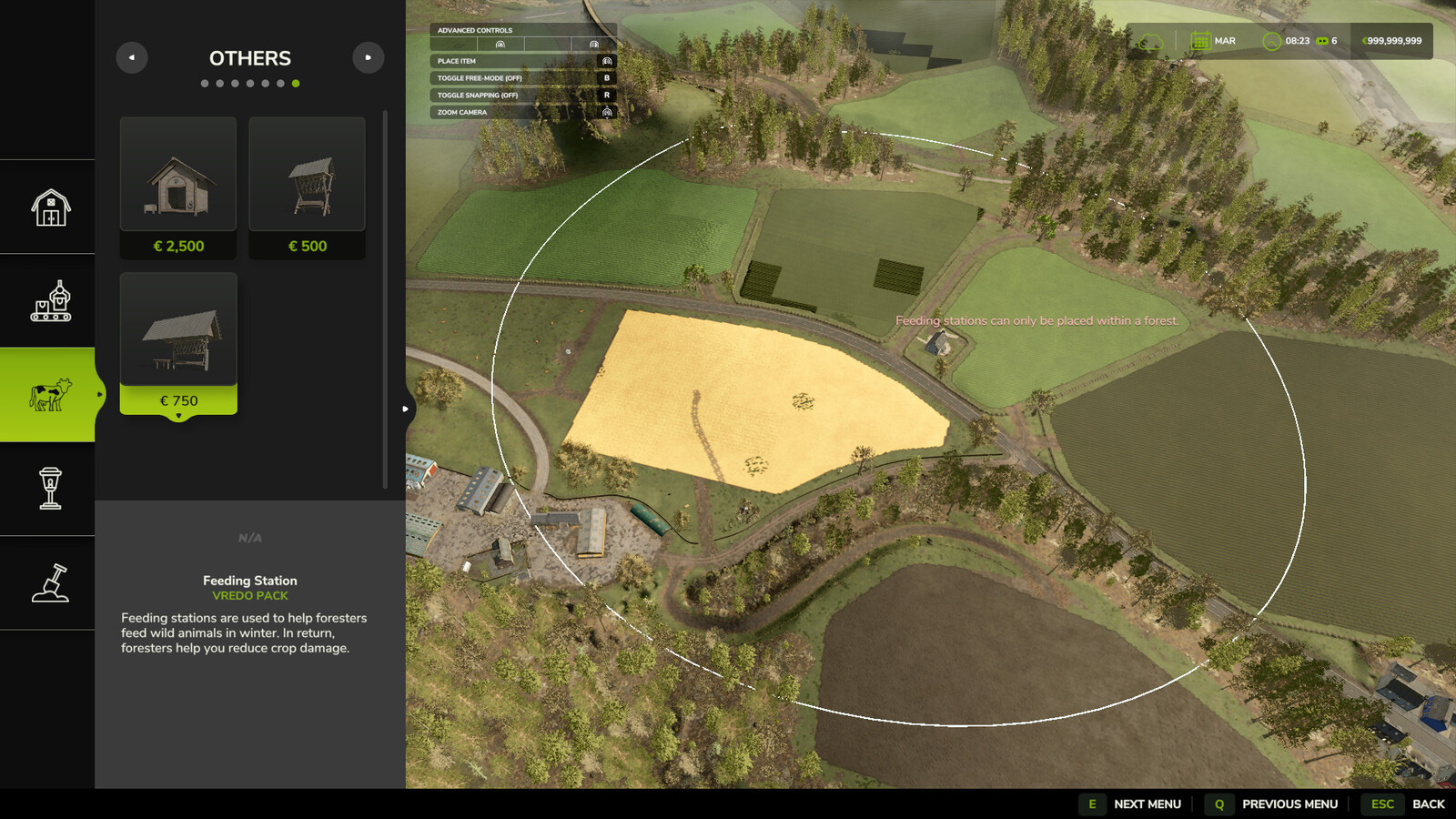The image size is (1456, 819).
Task: Go to next category using right arrow
Action: pyautogui.click(x=368, y=57)
